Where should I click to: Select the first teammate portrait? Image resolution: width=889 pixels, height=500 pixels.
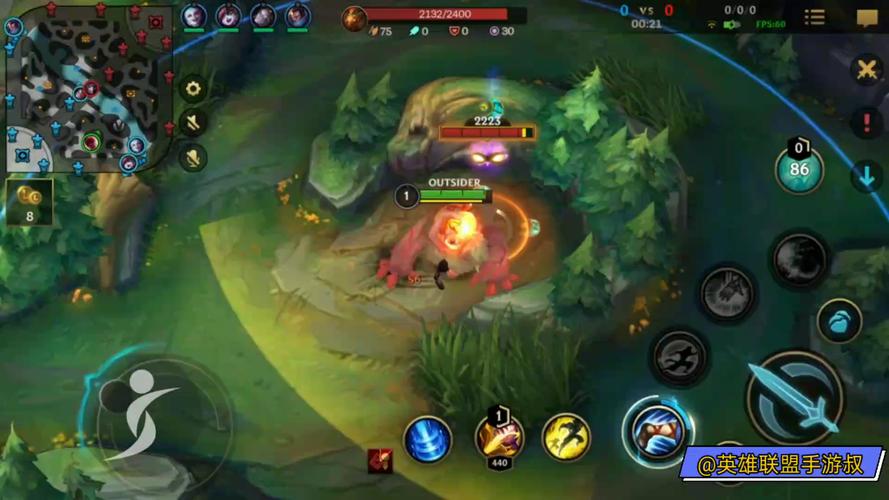(194, 16)
